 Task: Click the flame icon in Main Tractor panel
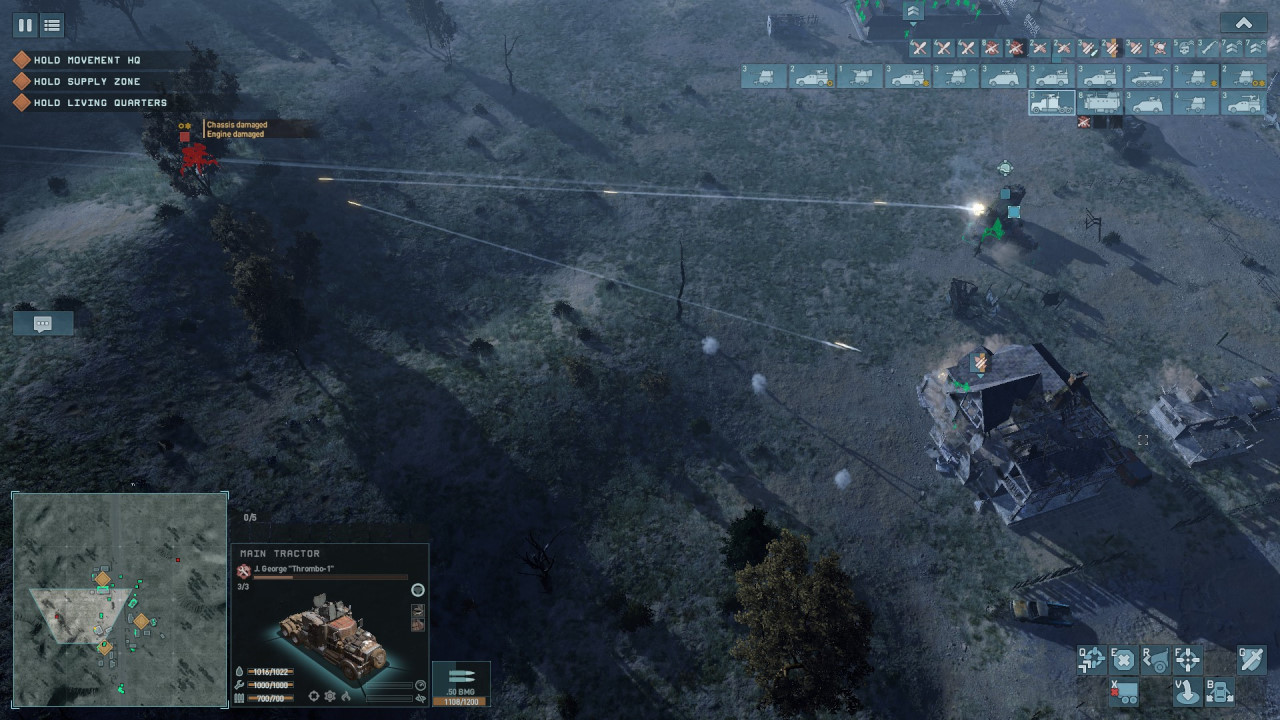tap(346, 696)
